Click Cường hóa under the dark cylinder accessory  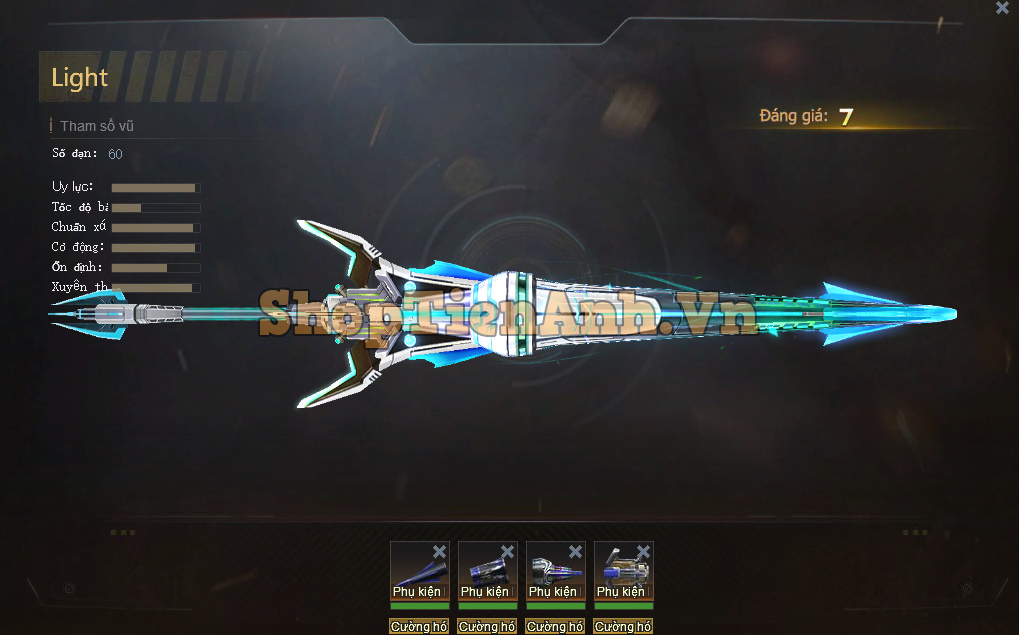pos(487,627)
